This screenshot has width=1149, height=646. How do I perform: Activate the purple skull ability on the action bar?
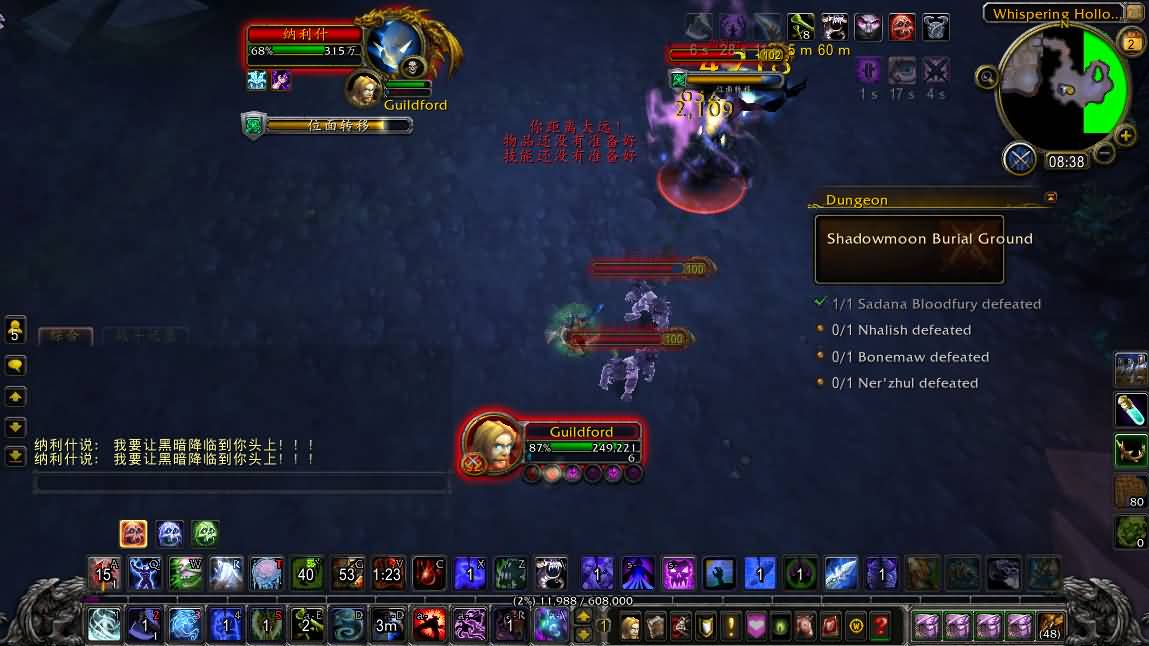click(679, 574)
